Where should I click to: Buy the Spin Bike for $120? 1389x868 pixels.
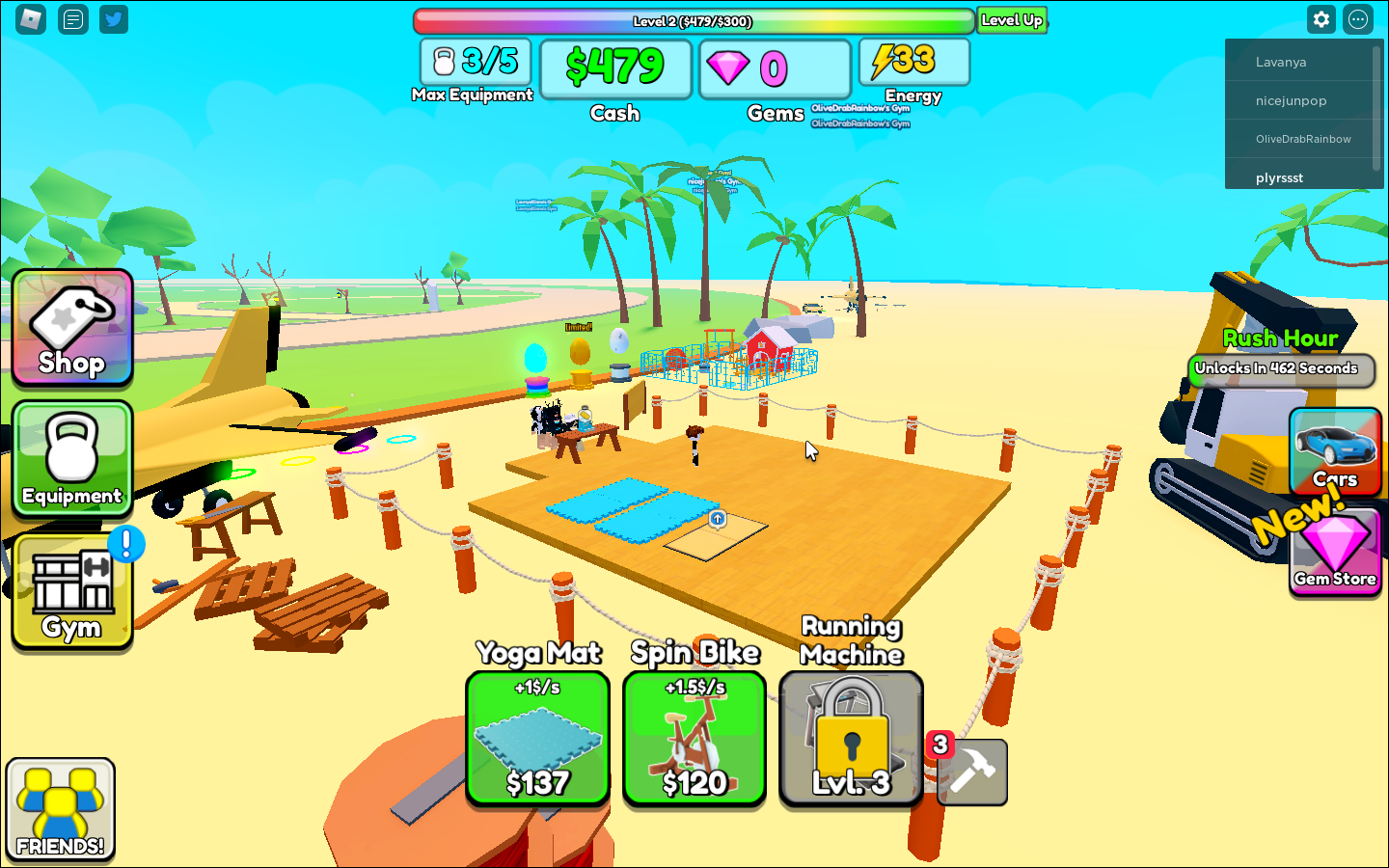coord(694,740)
